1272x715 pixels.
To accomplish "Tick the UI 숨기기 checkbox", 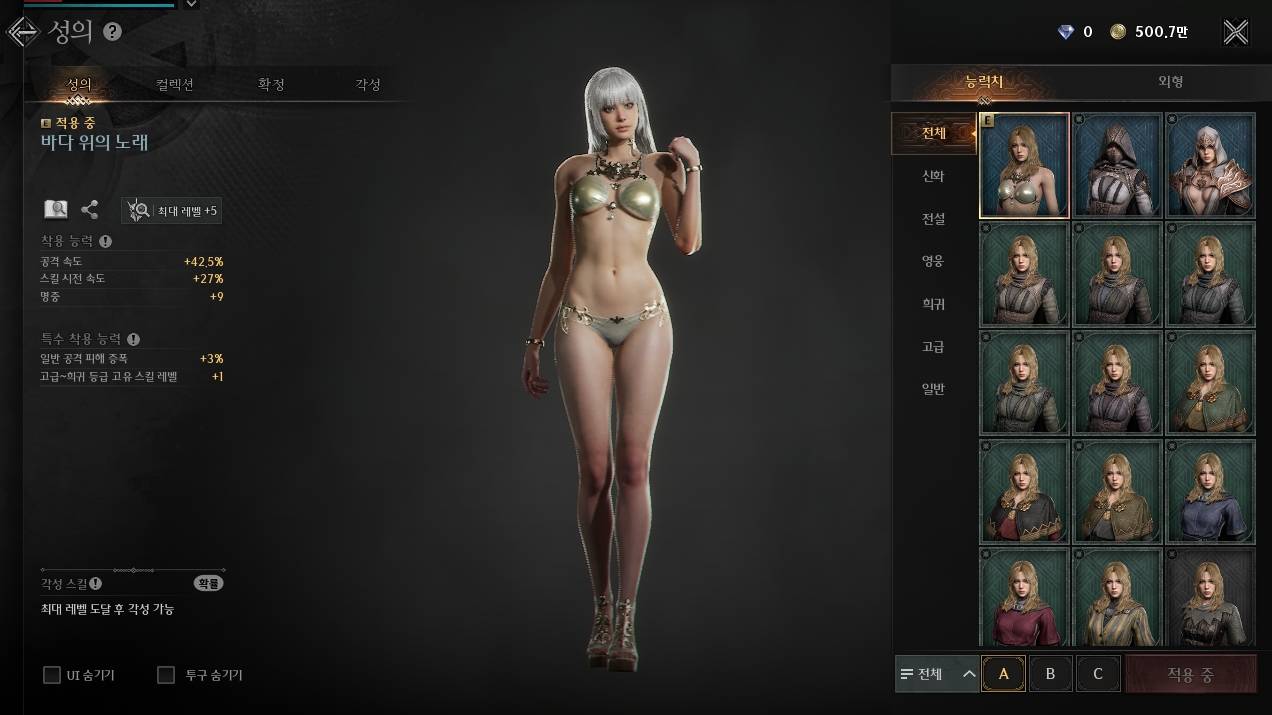I will [x=52, y=675].
